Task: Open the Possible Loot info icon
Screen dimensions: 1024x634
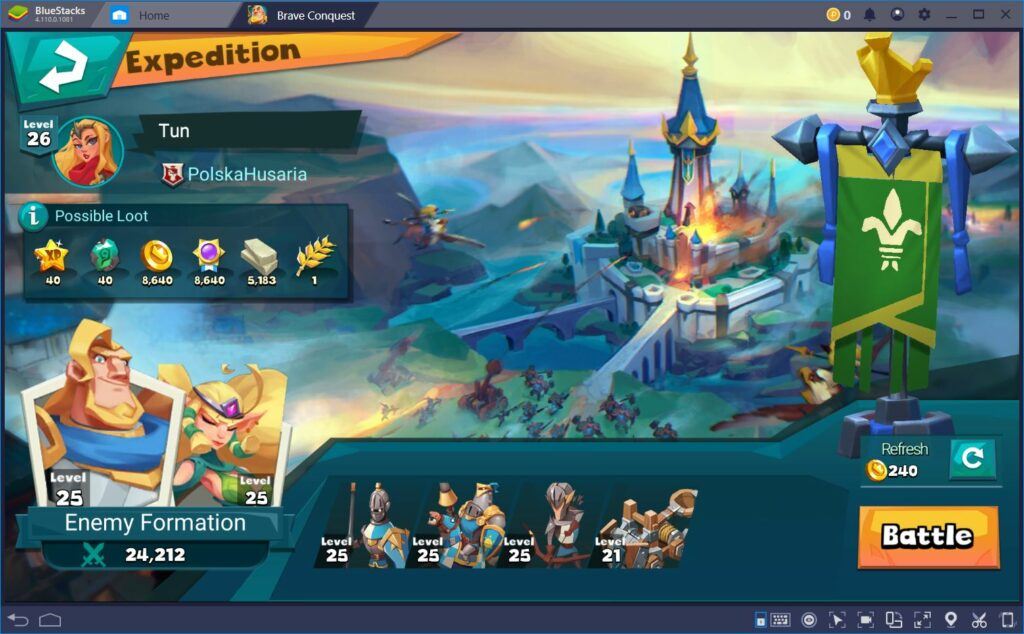Action: click(x=35, y=215)
